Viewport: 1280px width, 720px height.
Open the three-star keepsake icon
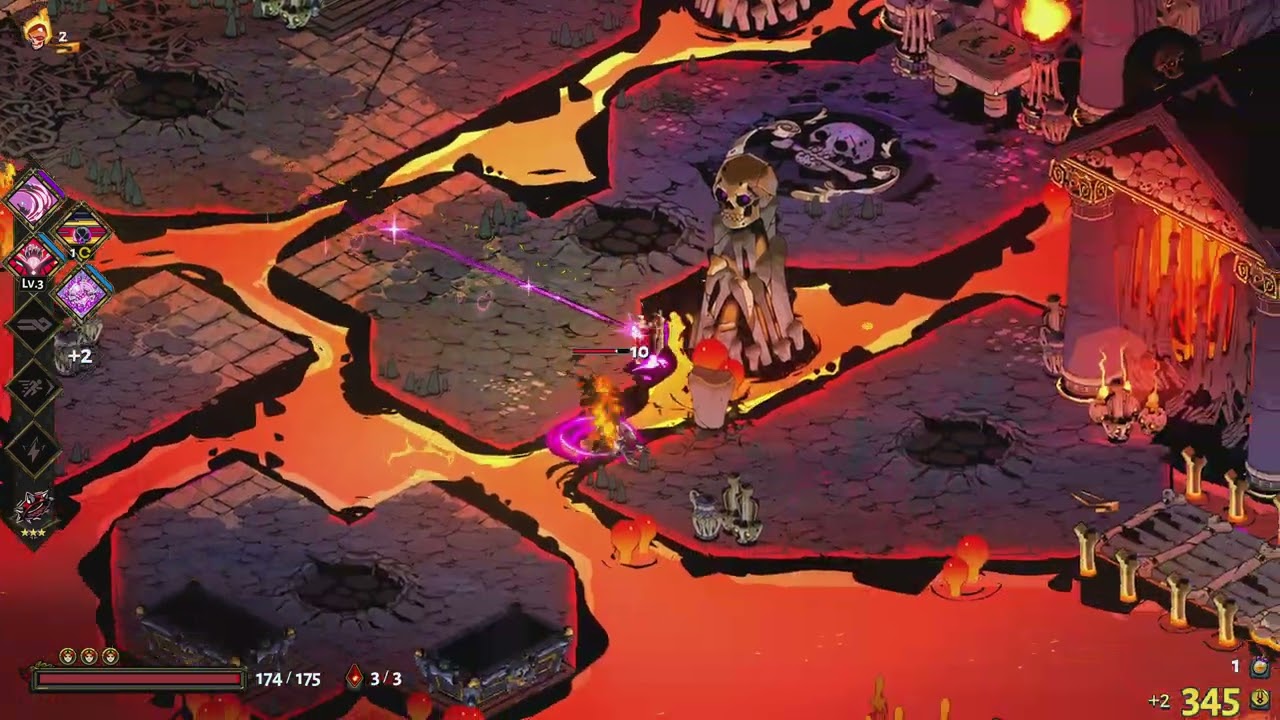pos(33,508)
